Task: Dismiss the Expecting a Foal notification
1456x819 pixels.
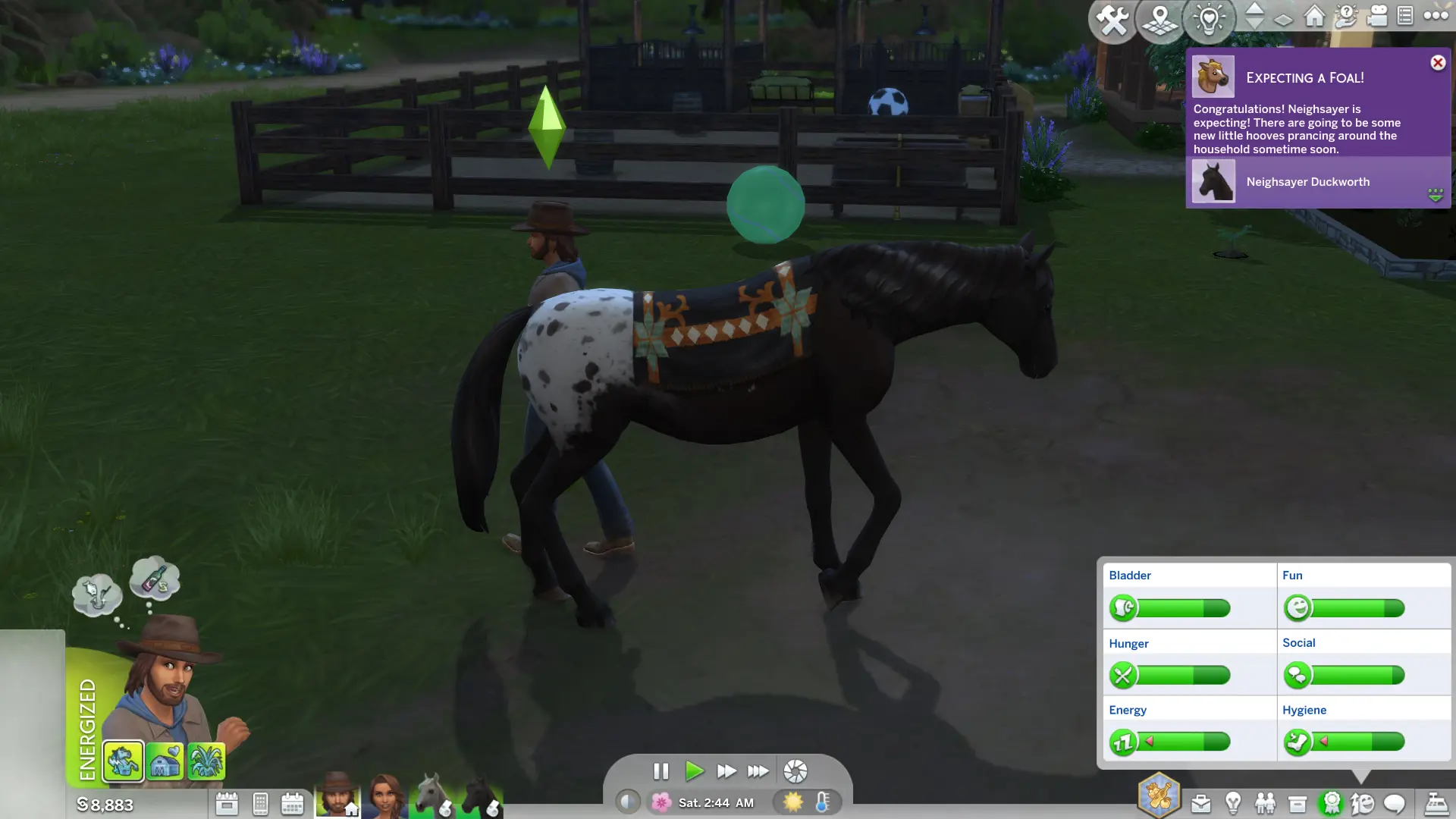Action: point(1438,63)
